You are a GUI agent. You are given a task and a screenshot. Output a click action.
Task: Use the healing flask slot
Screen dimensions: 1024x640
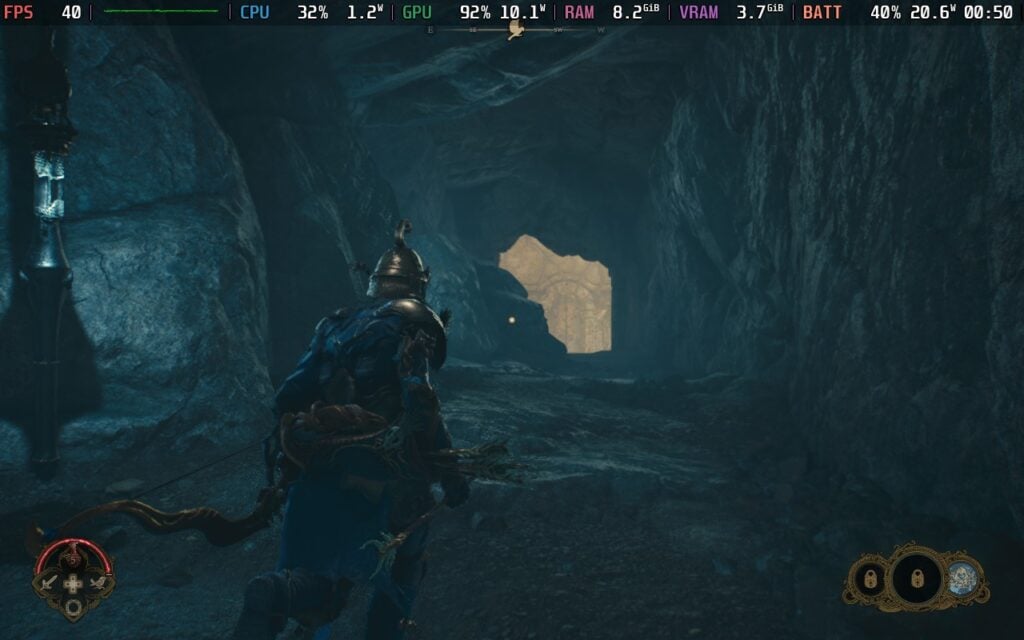[x=73, y=556]
